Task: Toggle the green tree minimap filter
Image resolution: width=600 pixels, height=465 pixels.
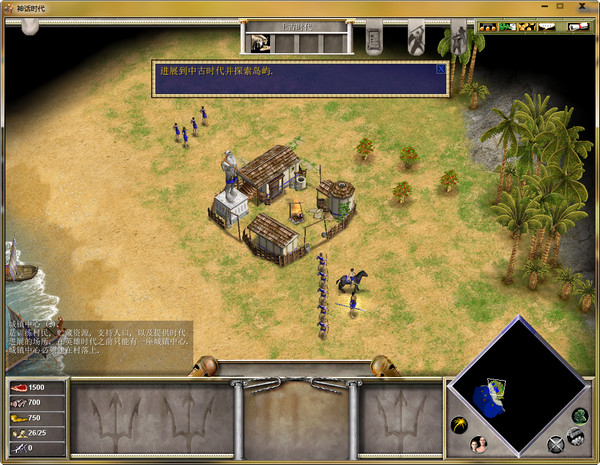Action: pos(580,415)
